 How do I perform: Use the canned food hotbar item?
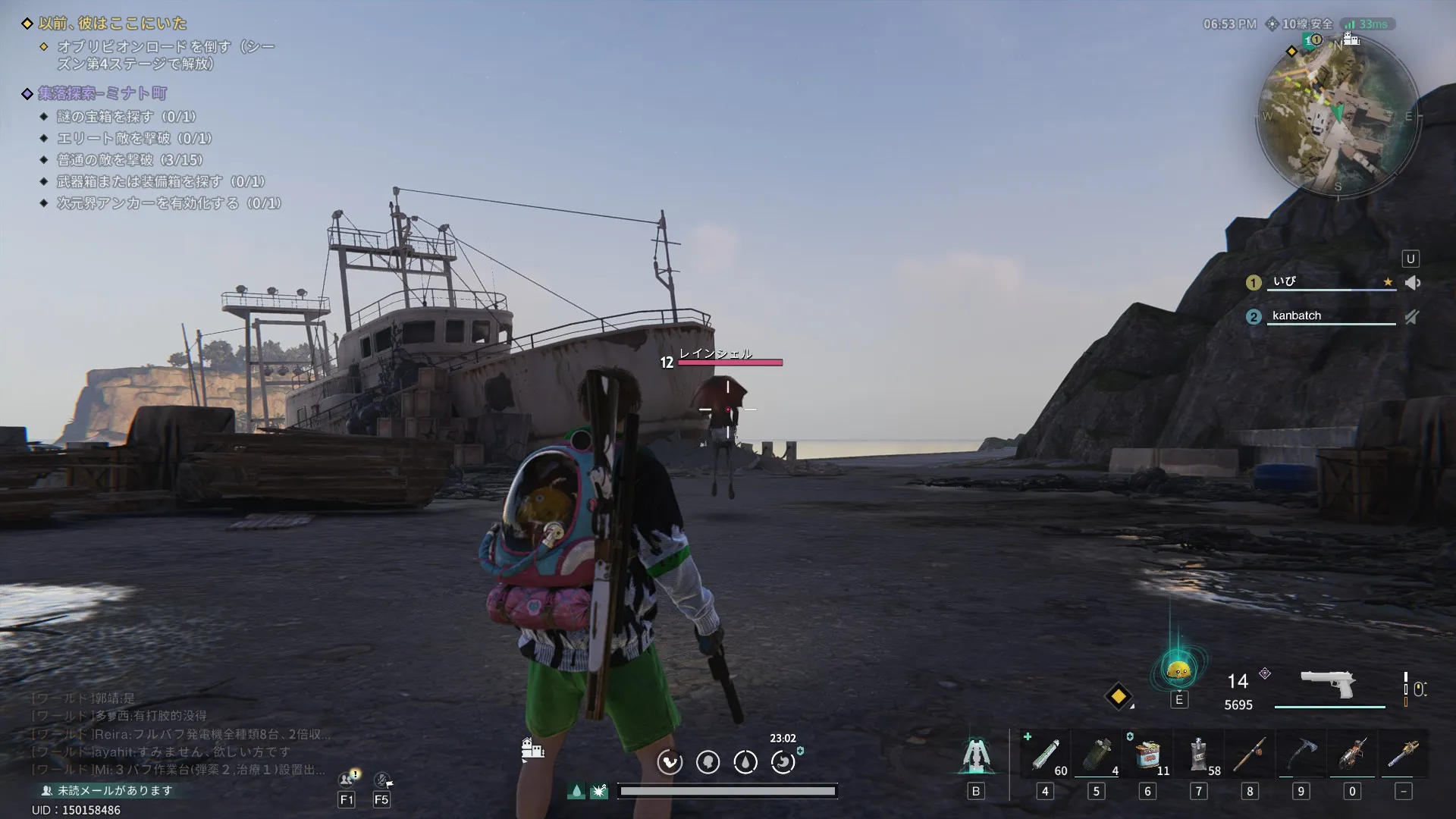1147,755
